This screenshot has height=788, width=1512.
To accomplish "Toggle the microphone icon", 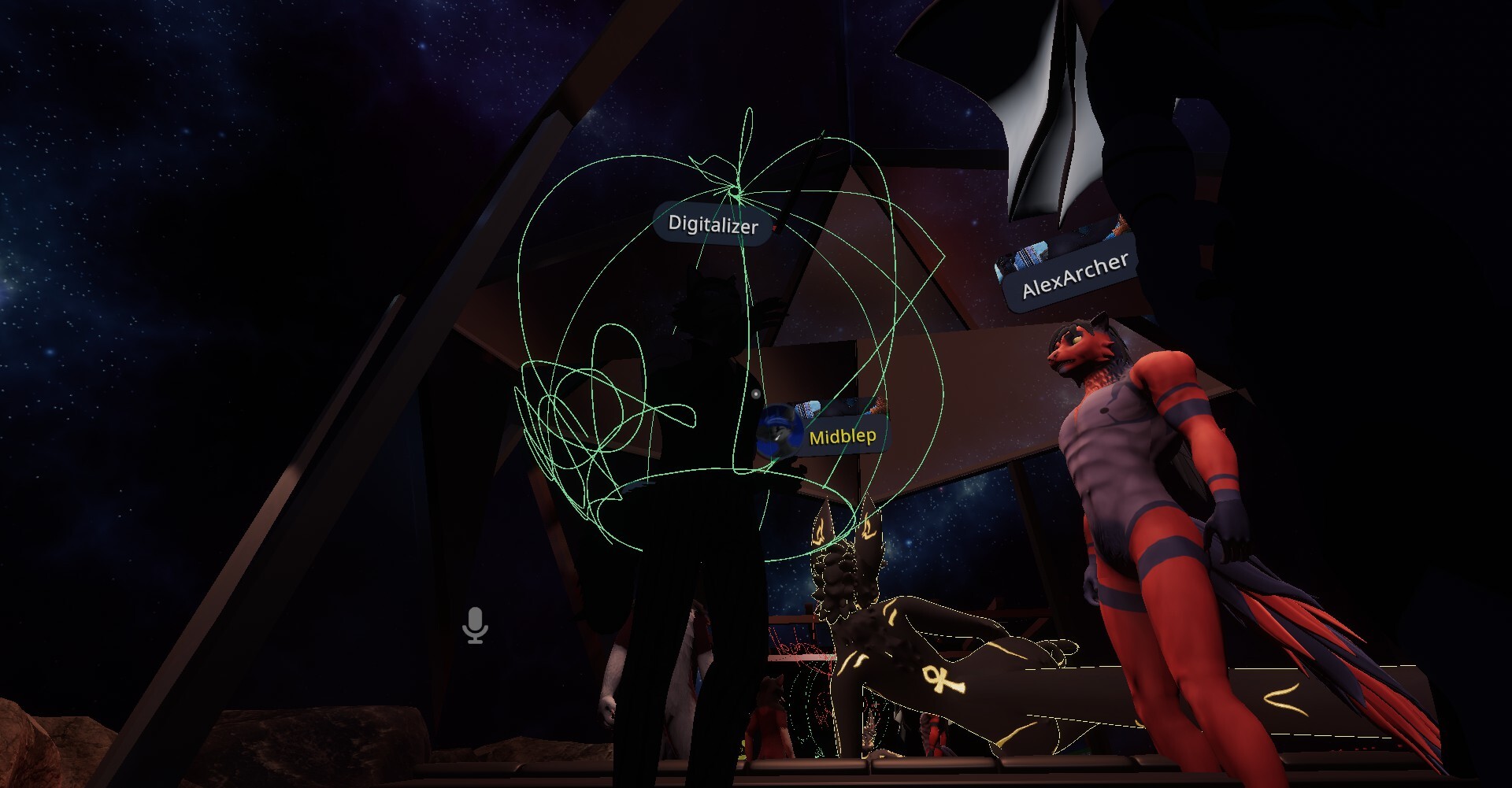I will 475,626.
